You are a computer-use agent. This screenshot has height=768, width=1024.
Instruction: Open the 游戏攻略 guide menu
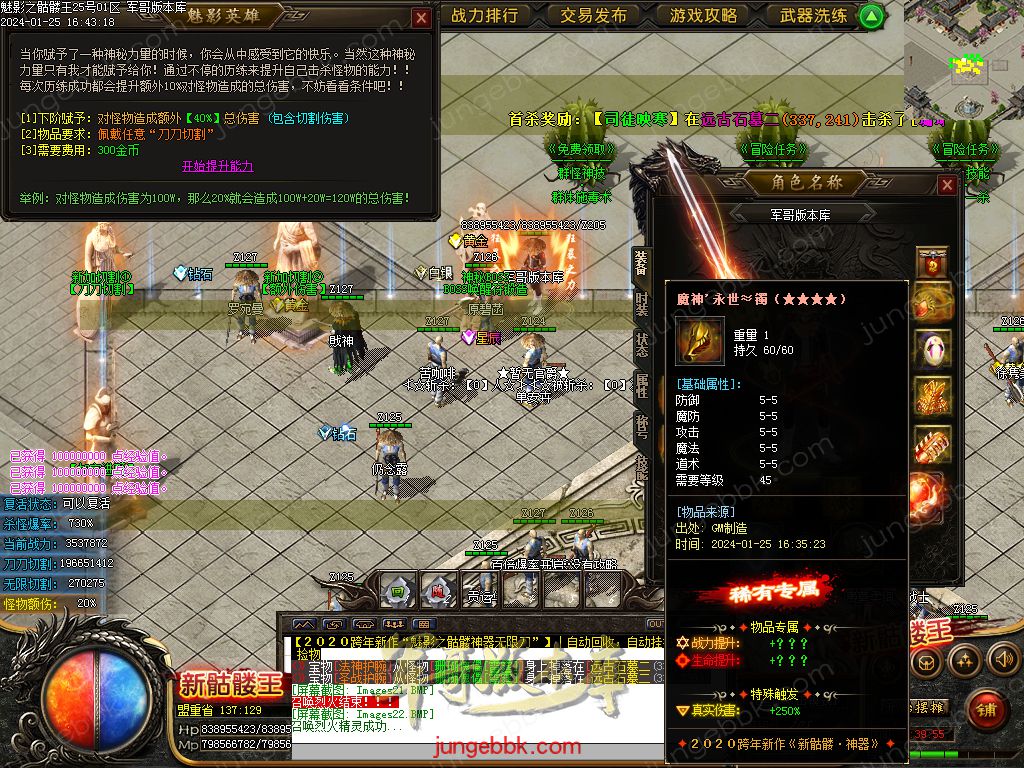(x=704, y=15)
